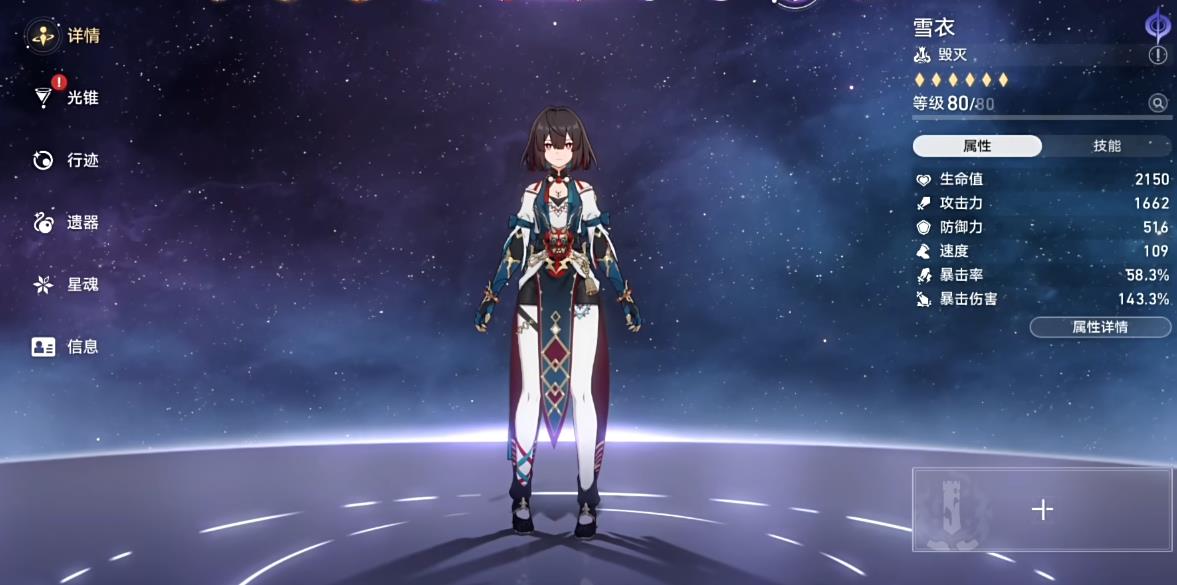This screenshot has width=1177, height=585.
Task: Go to the 行迹 traces menu
Action: click(66, 160)
